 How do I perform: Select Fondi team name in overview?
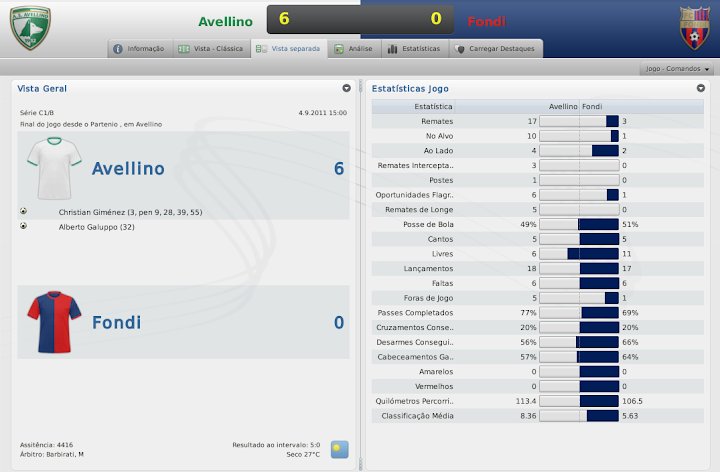tap(117, 322)
